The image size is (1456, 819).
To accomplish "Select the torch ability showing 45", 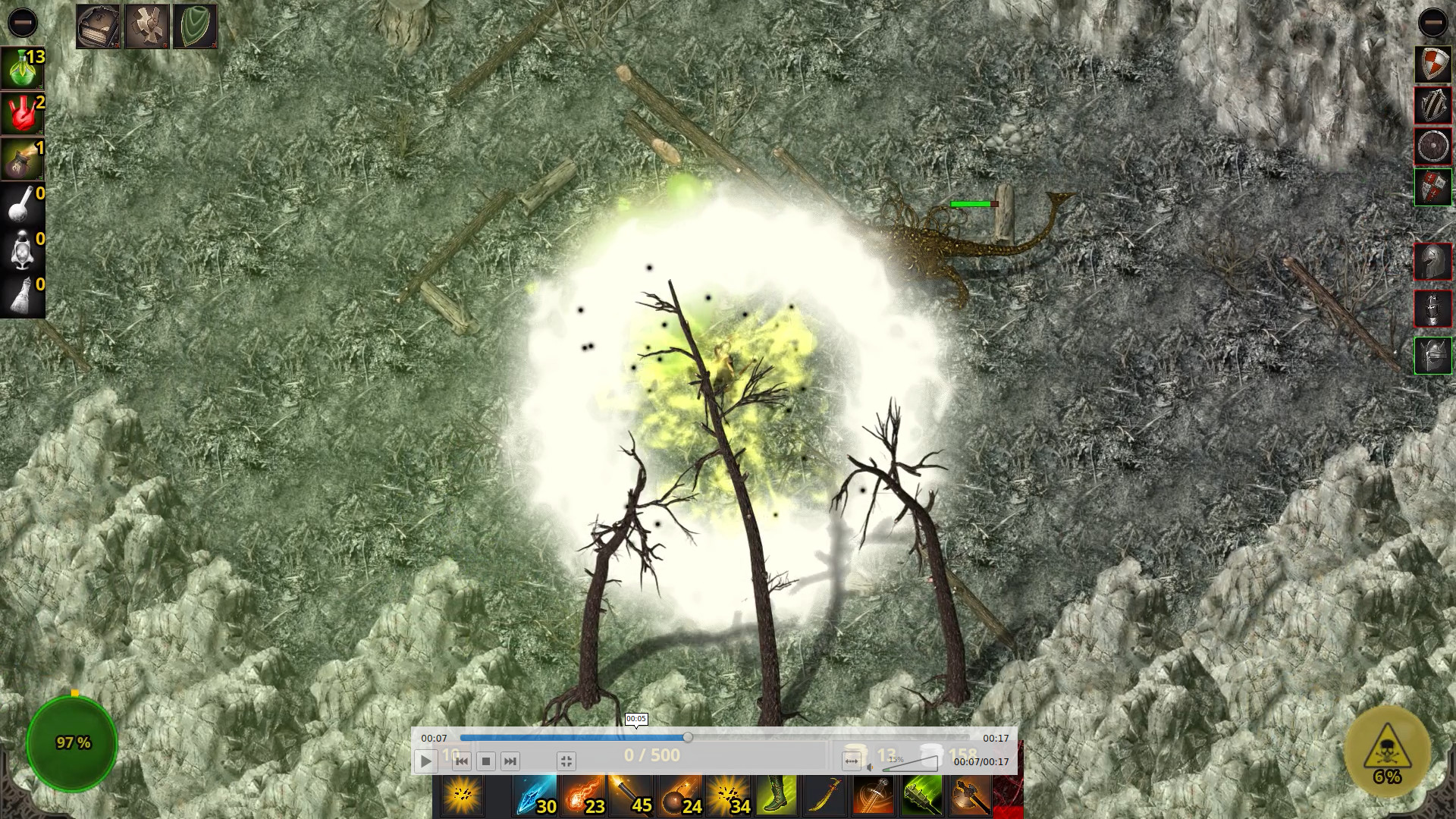I will 632,795.
